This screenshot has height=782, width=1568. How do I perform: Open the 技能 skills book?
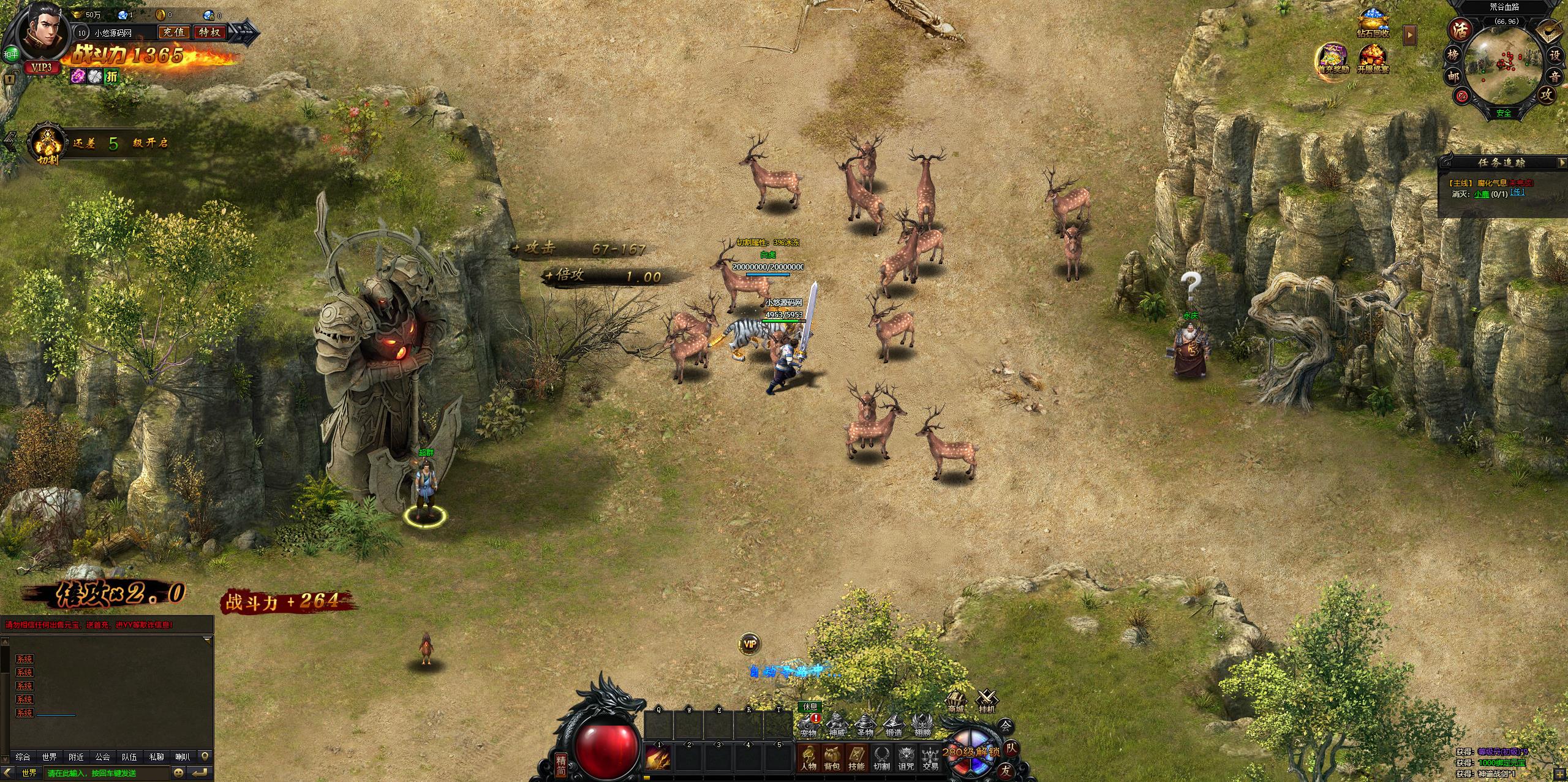856,757
